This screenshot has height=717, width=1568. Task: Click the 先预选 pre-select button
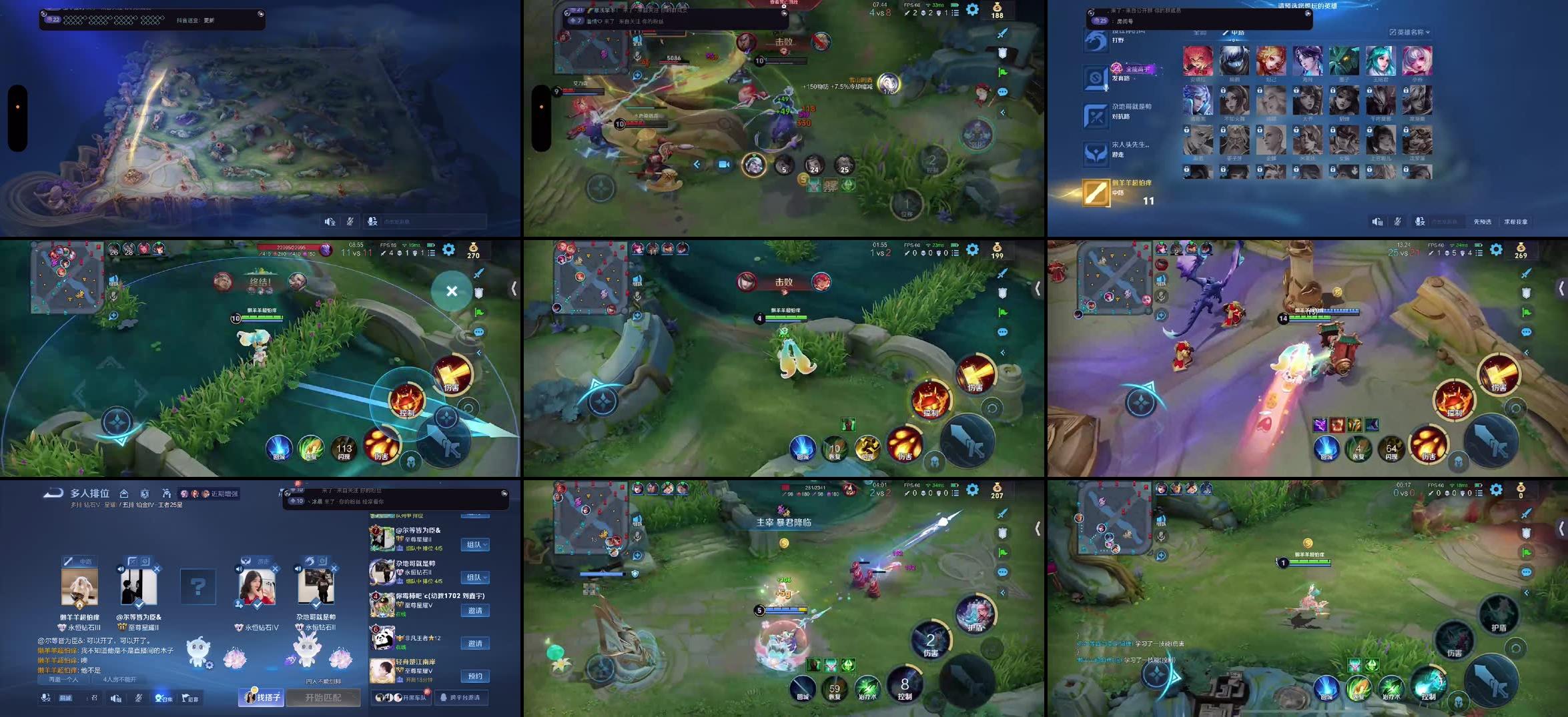pyautogui.click(x=1483, y=221)
